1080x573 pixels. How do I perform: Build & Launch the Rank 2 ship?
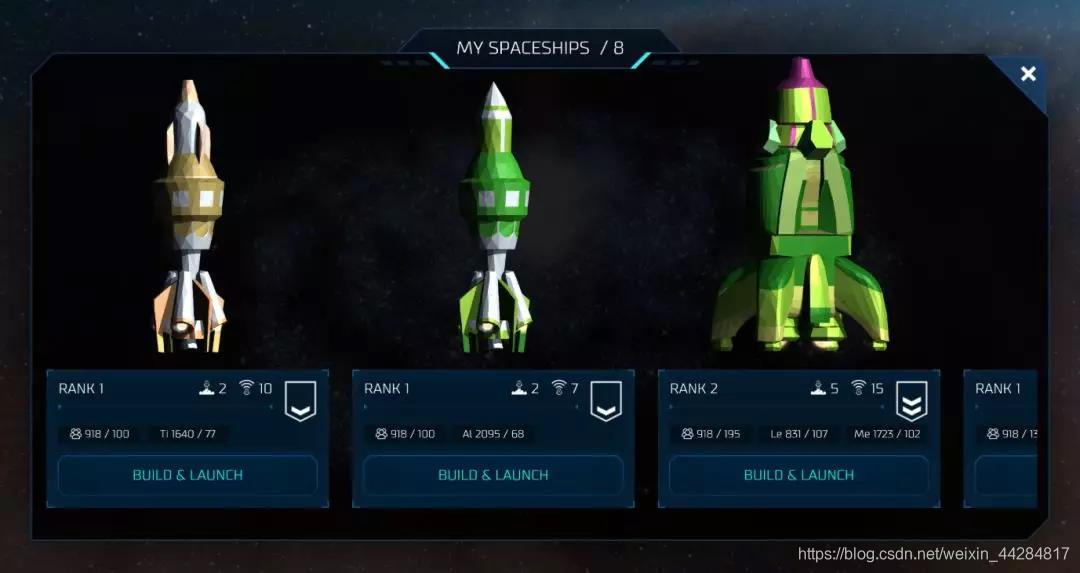pyautogui.click(x=798, y=475)
